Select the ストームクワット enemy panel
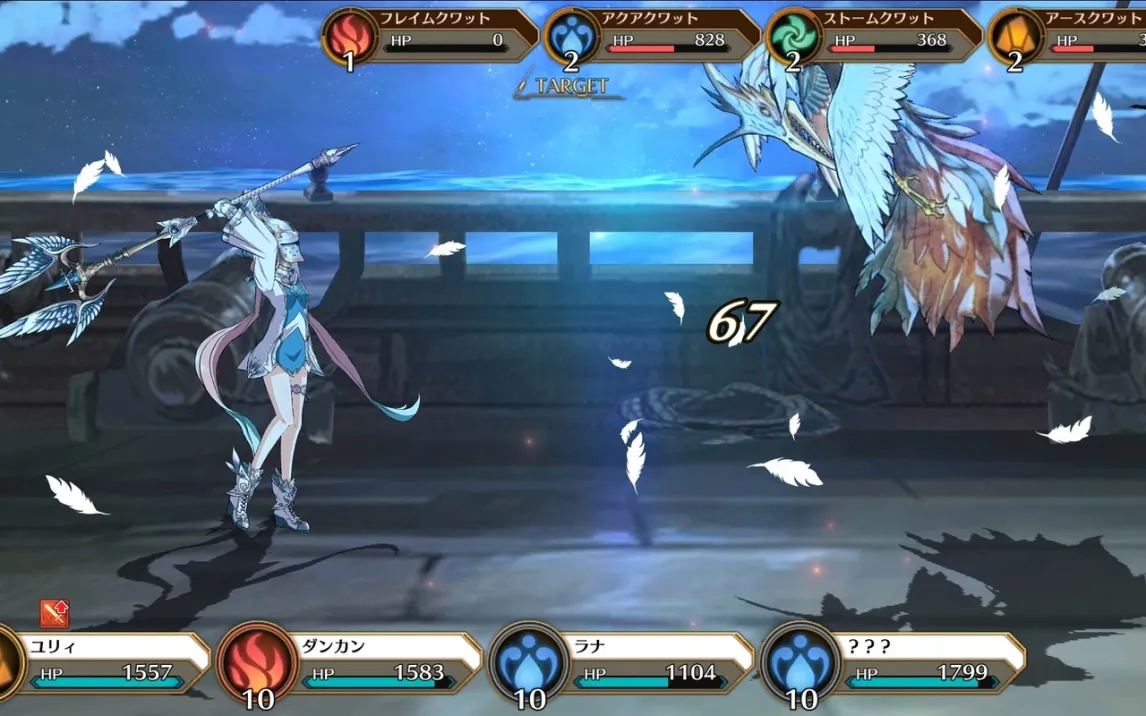1146x716 pixels. [876, 33]
